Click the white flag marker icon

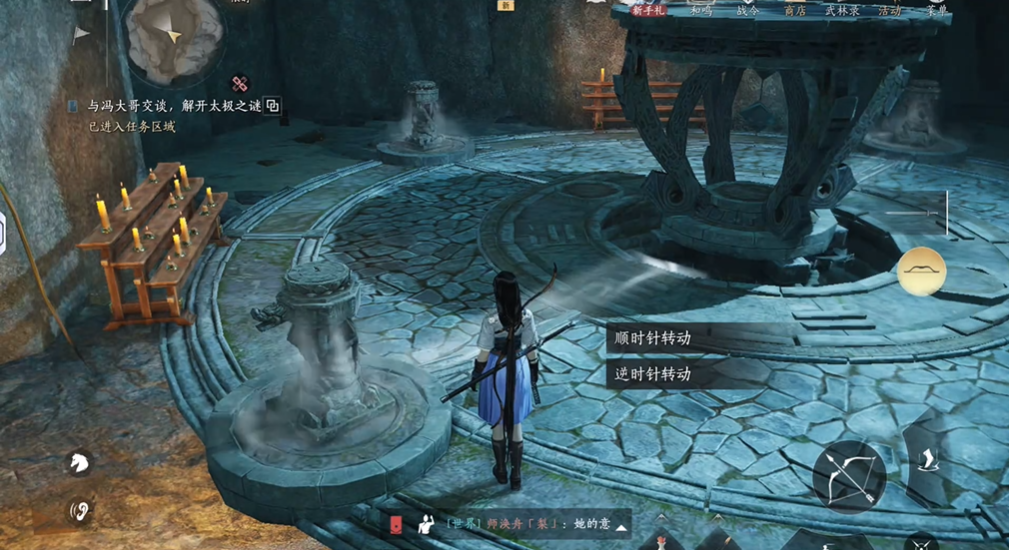tap(80, 34)
